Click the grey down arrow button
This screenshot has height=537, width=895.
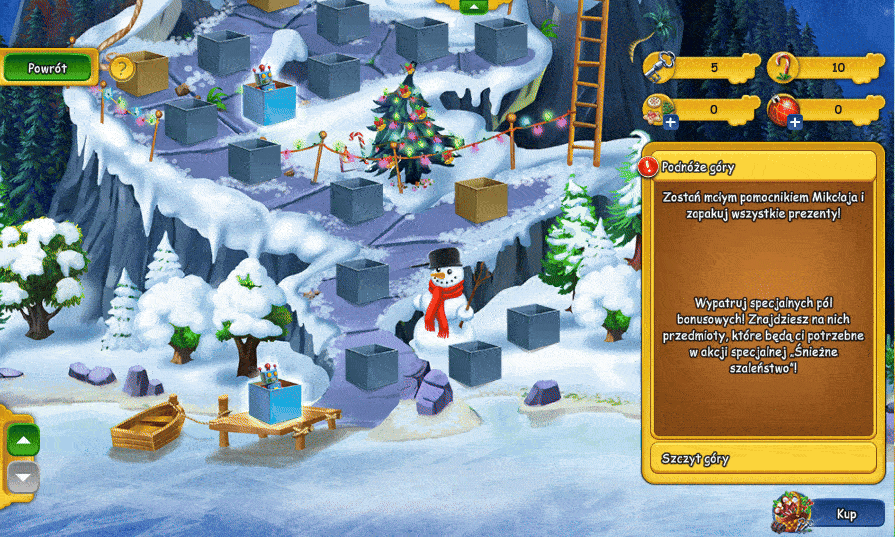[x=24, y=476]
